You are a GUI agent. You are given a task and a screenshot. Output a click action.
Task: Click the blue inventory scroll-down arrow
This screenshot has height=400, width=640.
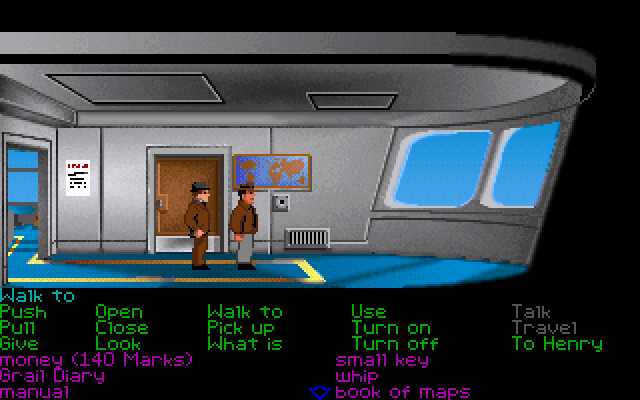(319, 392)
